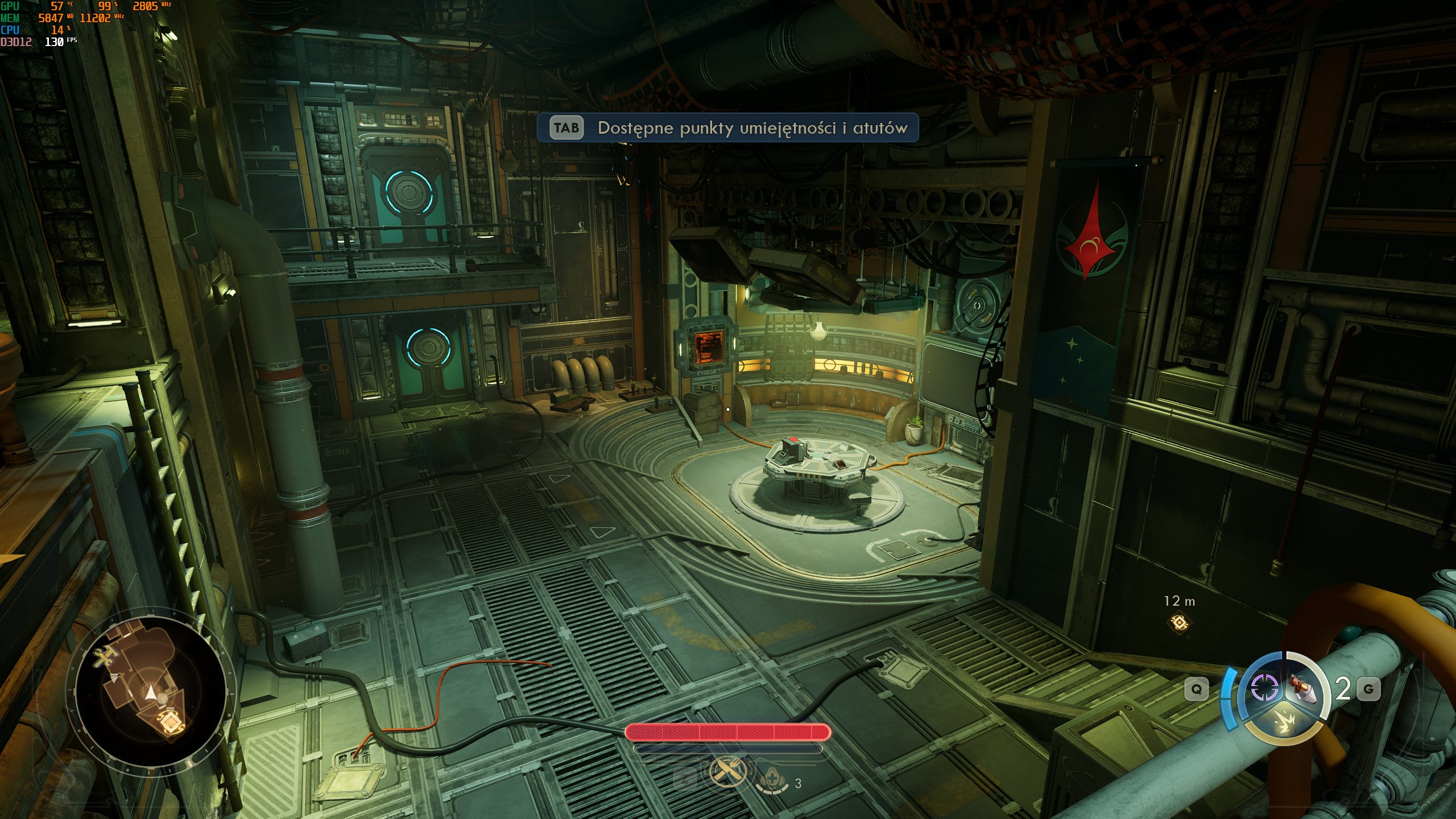Click the 12 m quest waypoint marker

[1180, 622]
